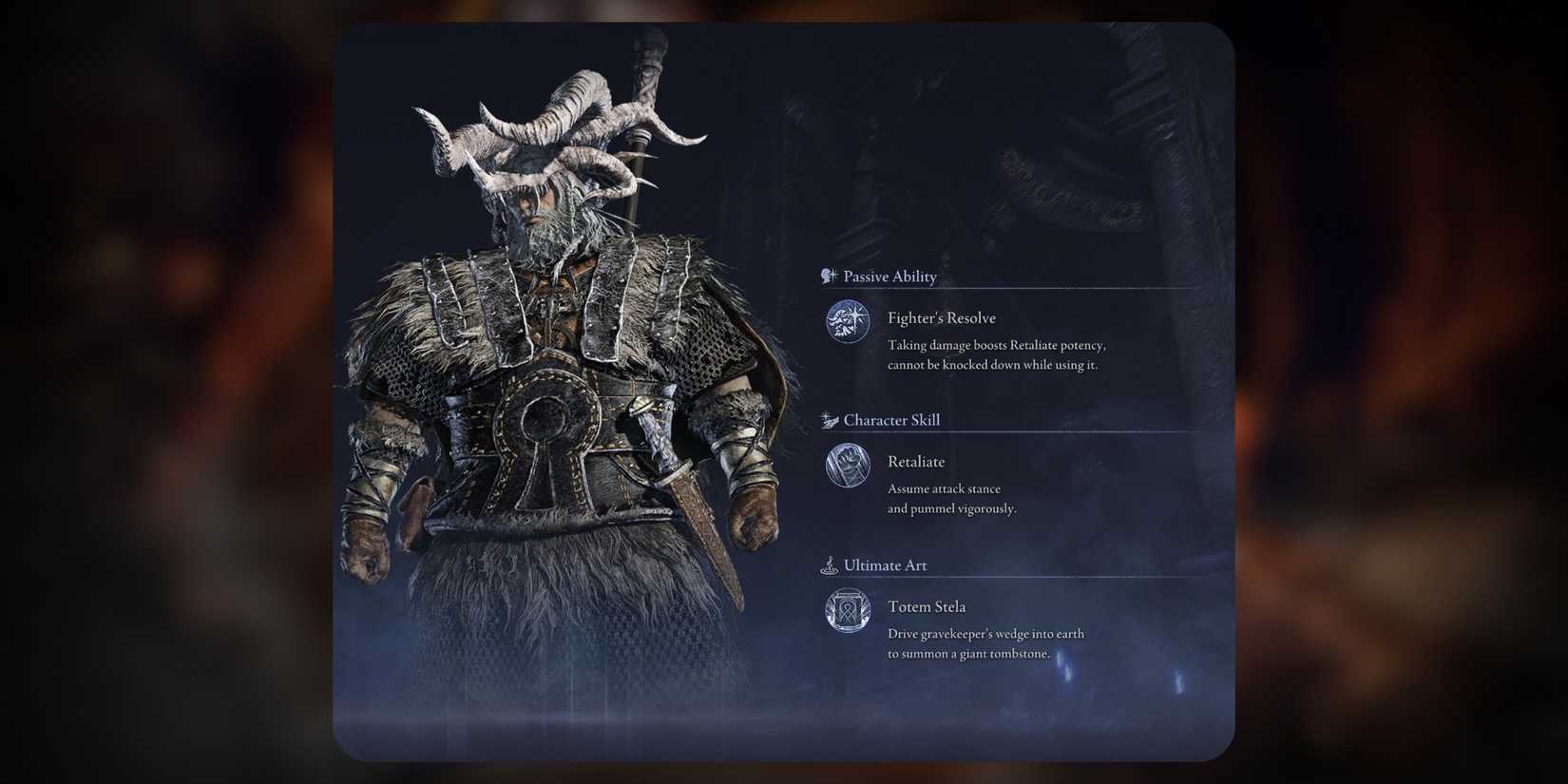Click the small glyph beside Passive Ability

coord(829,276)
